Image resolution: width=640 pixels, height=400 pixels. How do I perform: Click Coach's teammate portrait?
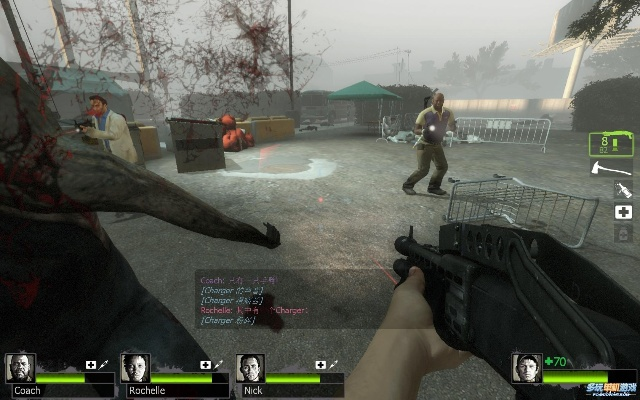[20, 367]
